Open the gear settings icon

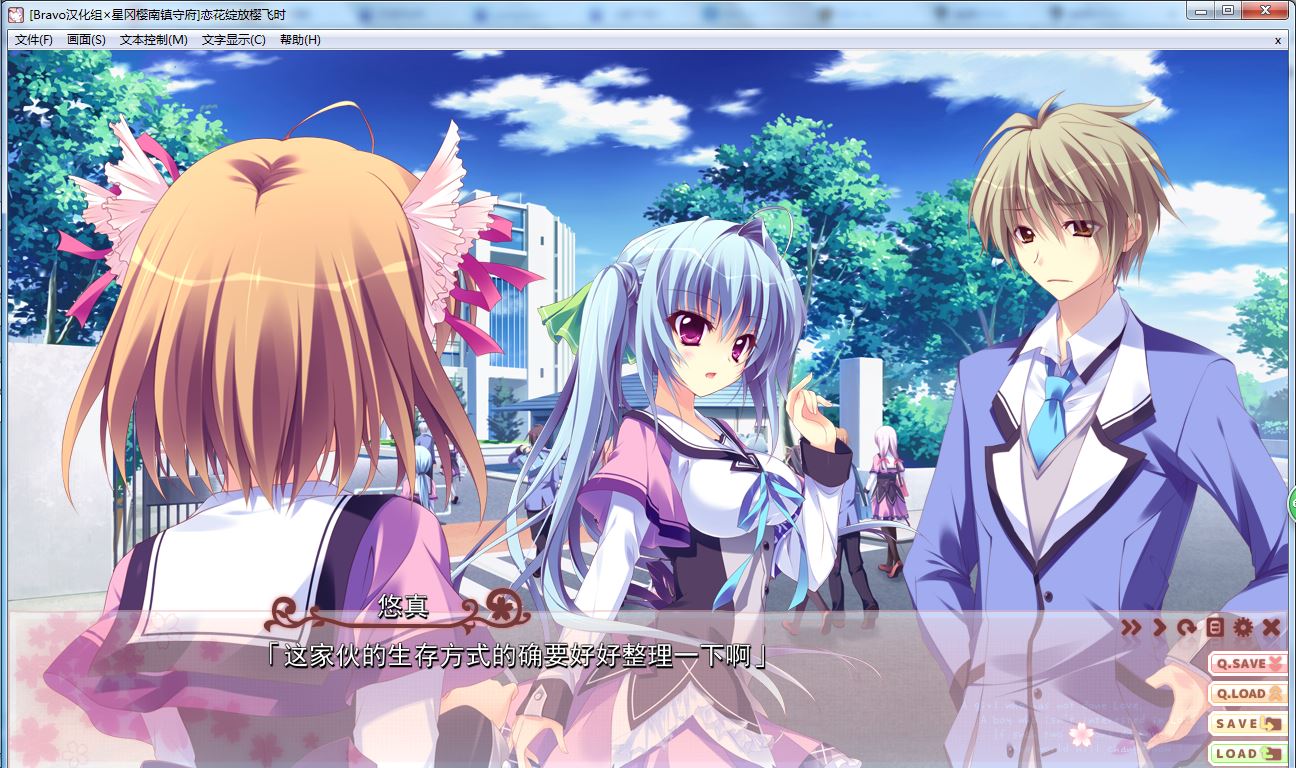1243,628
